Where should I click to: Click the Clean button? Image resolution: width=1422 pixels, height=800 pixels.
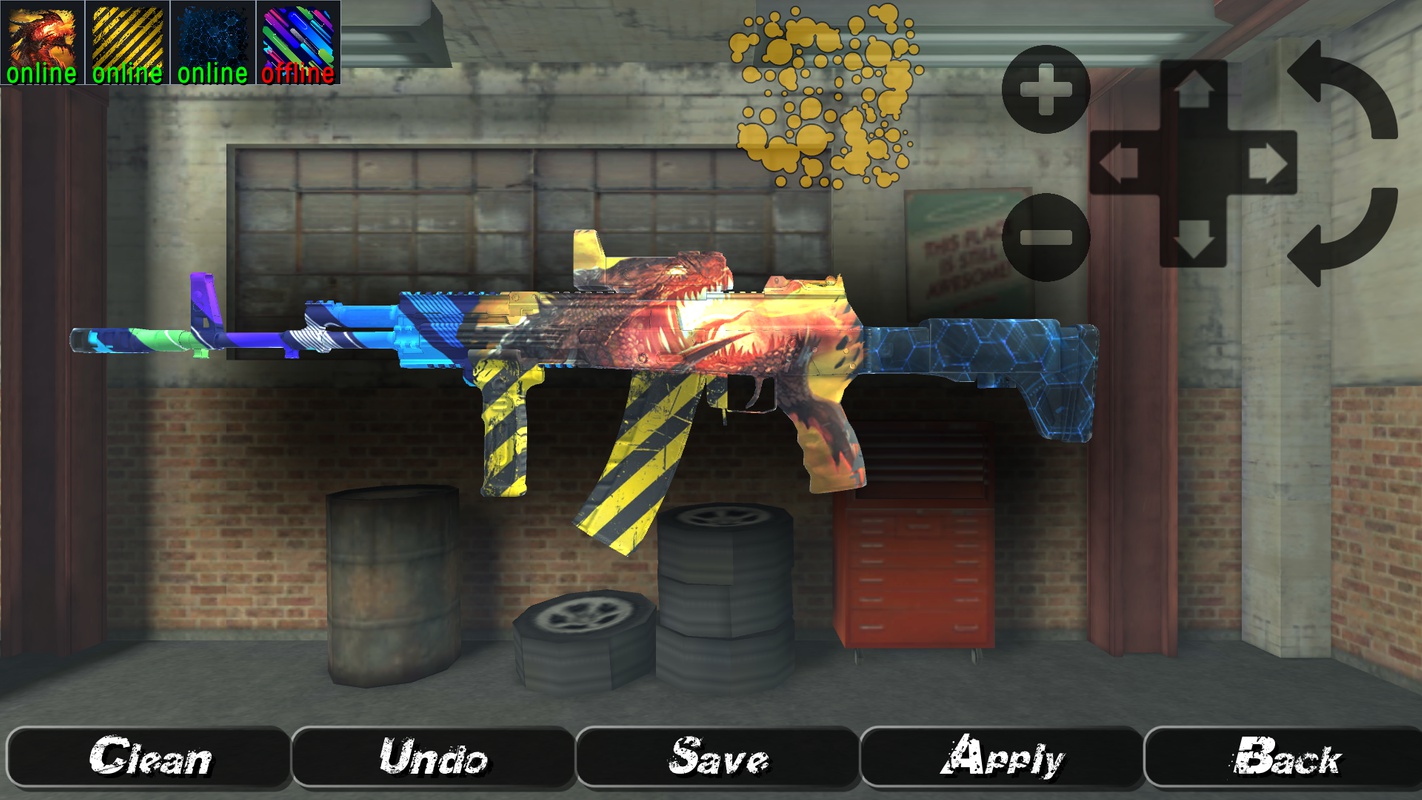pos(149,758)
